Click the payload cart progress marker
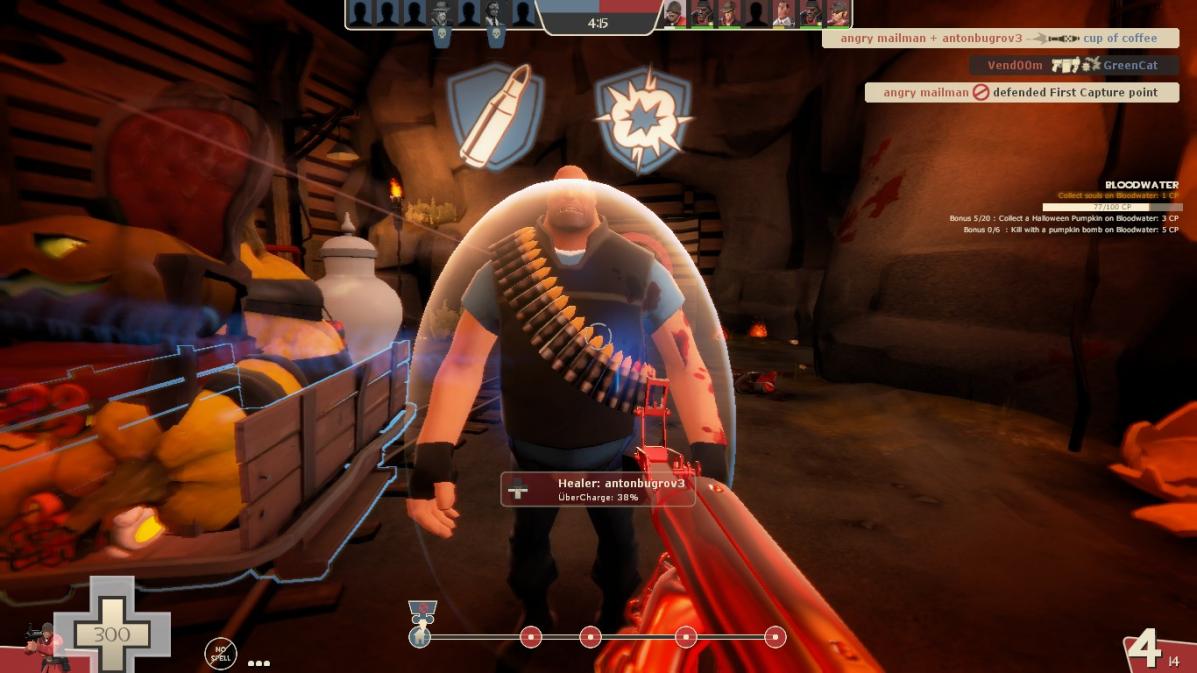The width and height of the screenshot is (1197, 673). tap(421, 628)
